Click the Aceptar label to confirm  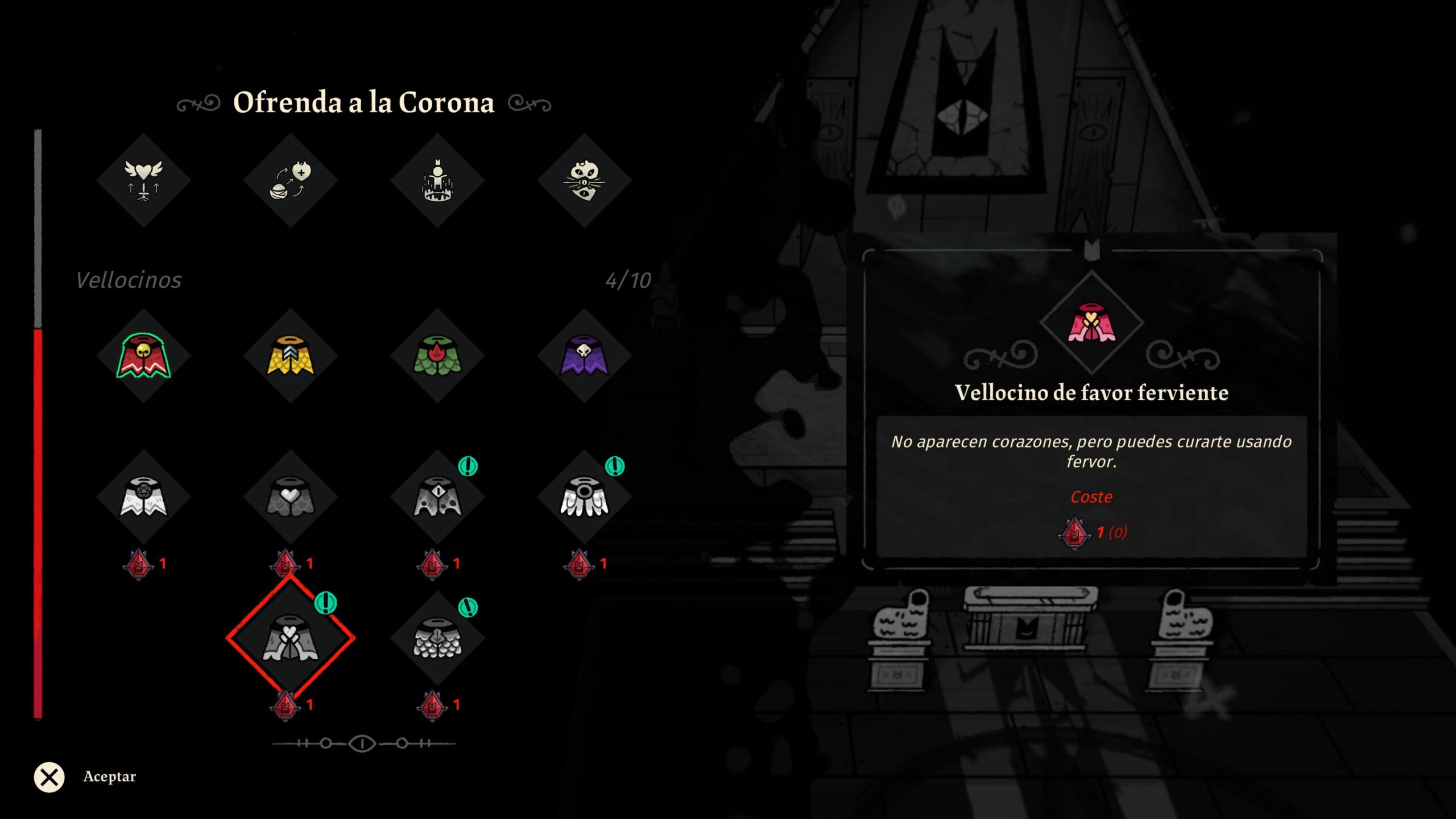click(x=109, y=777)
